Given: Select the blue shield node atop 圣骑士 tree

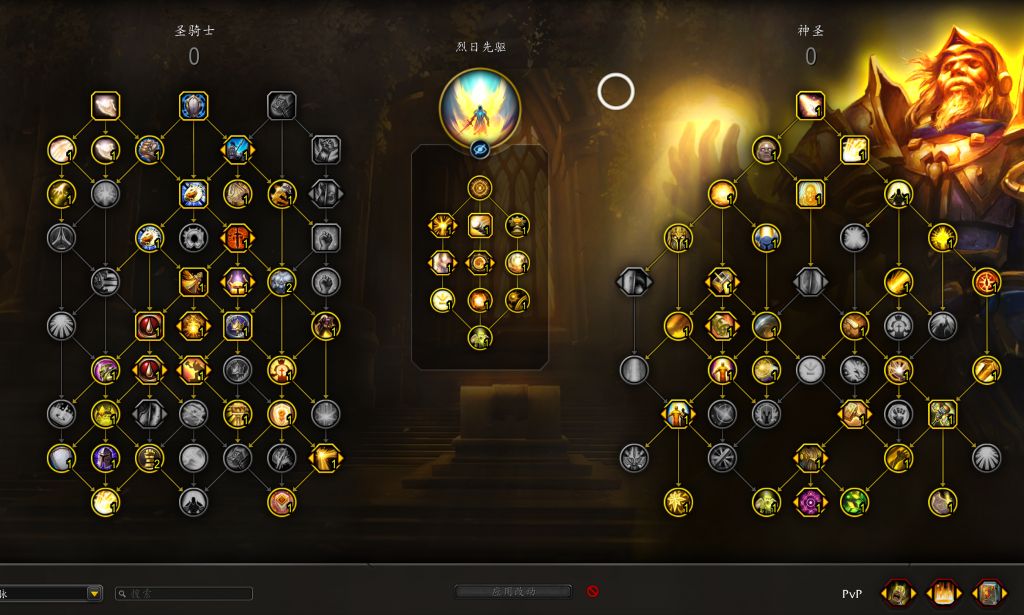Looking at the screenshot, I should point(193,104).
